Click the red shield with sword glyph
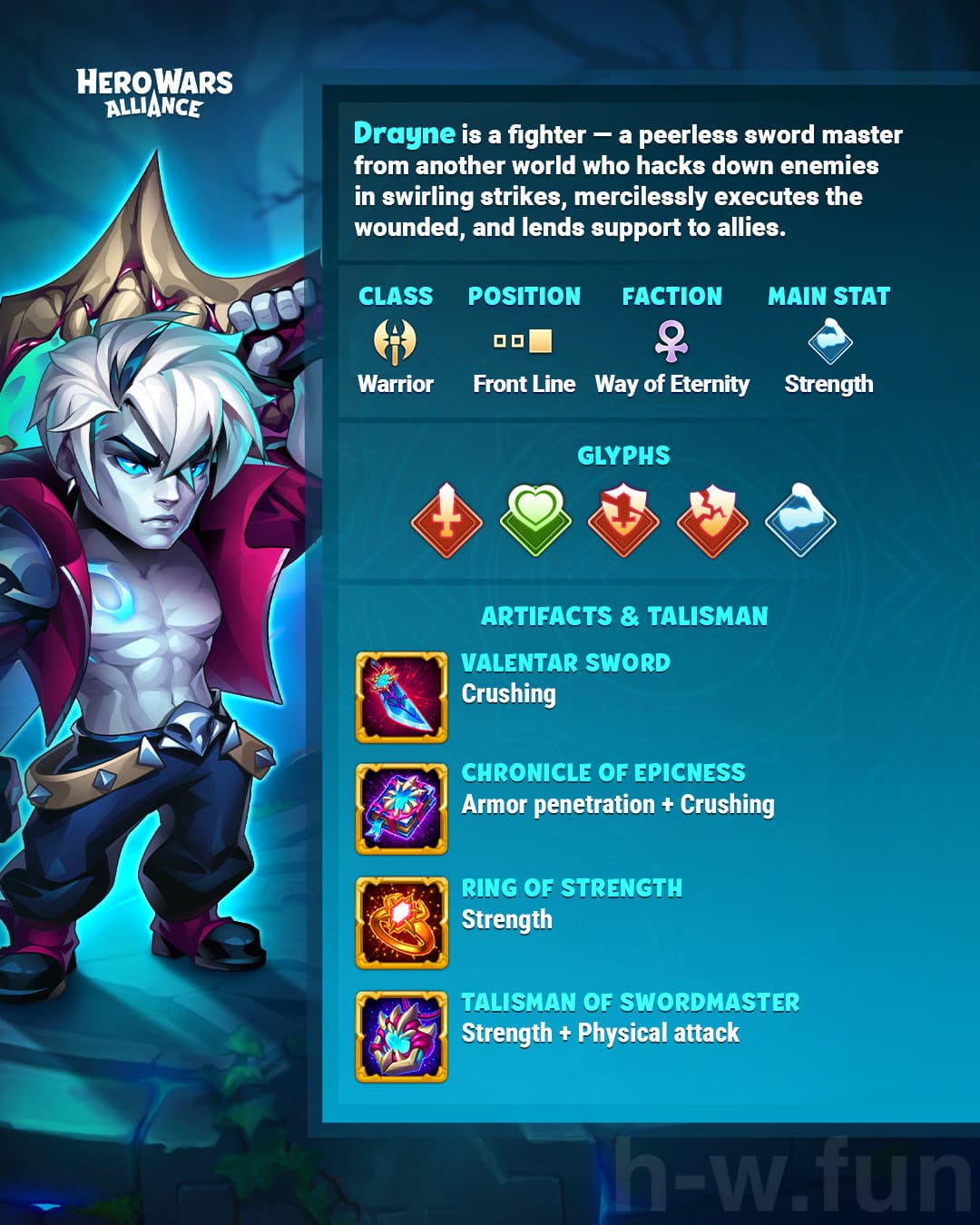 [x=623, y=520]
